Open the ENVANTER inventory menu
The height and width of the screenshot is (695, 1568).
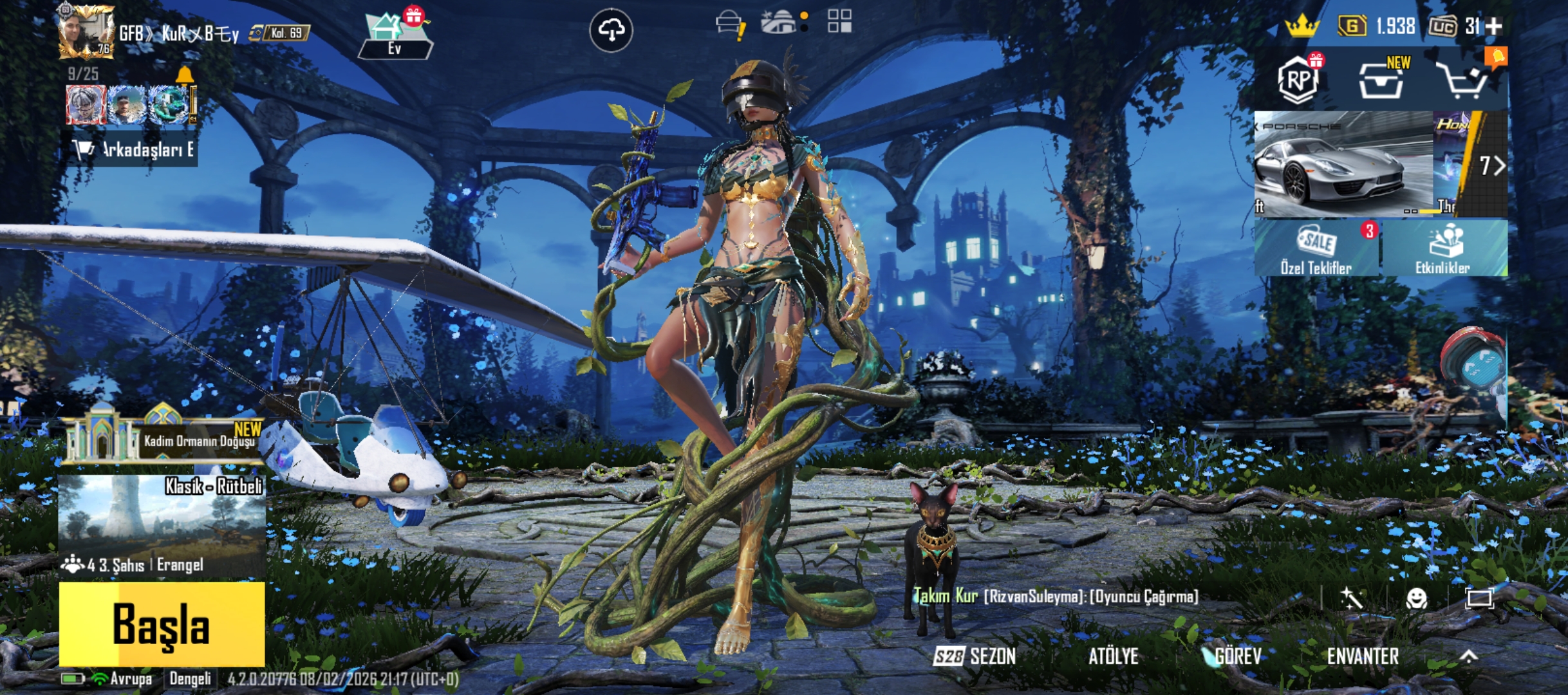1363,656
